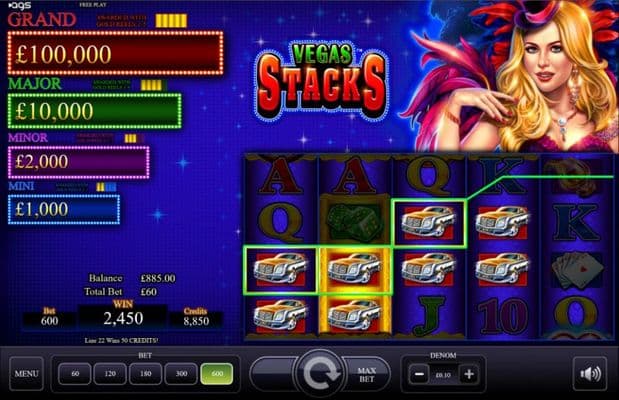Choose the 120 bet amount

108,374
